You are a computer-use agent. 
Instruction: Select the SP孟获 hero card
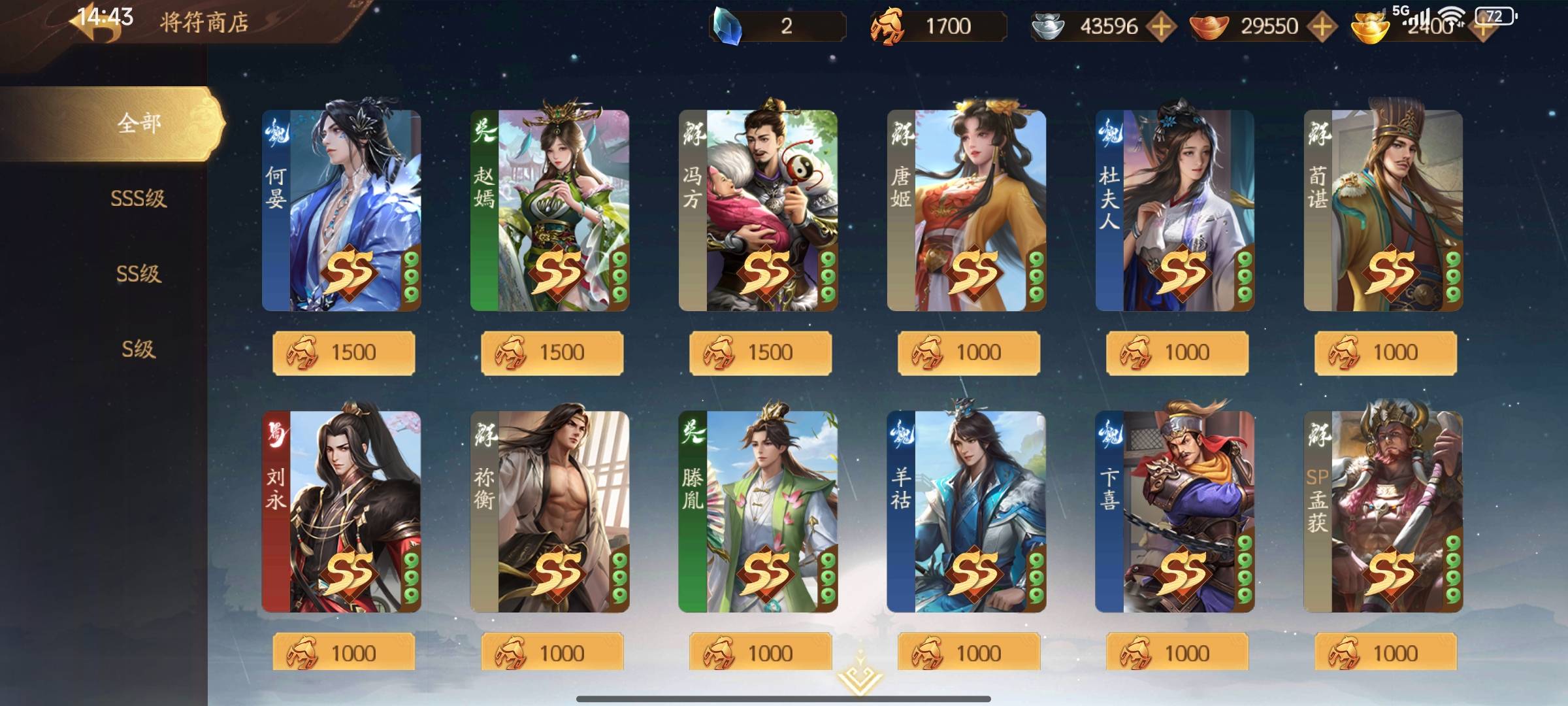1383,511
